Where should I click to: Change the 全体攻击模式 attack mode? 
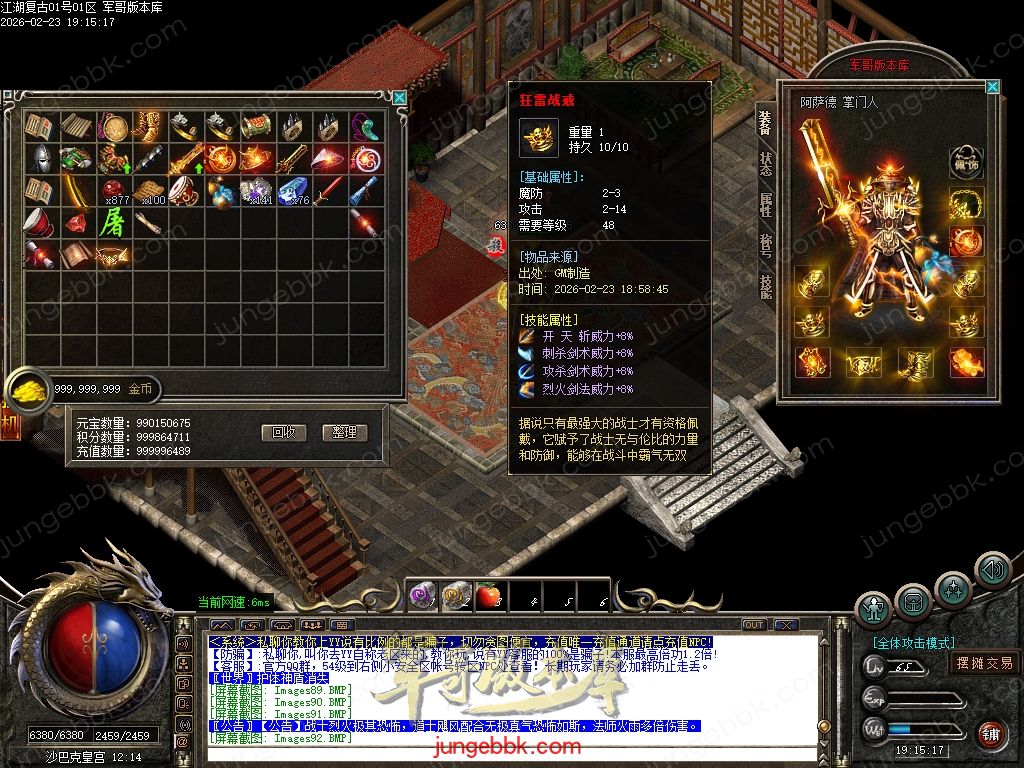click(x=913, y=643)
